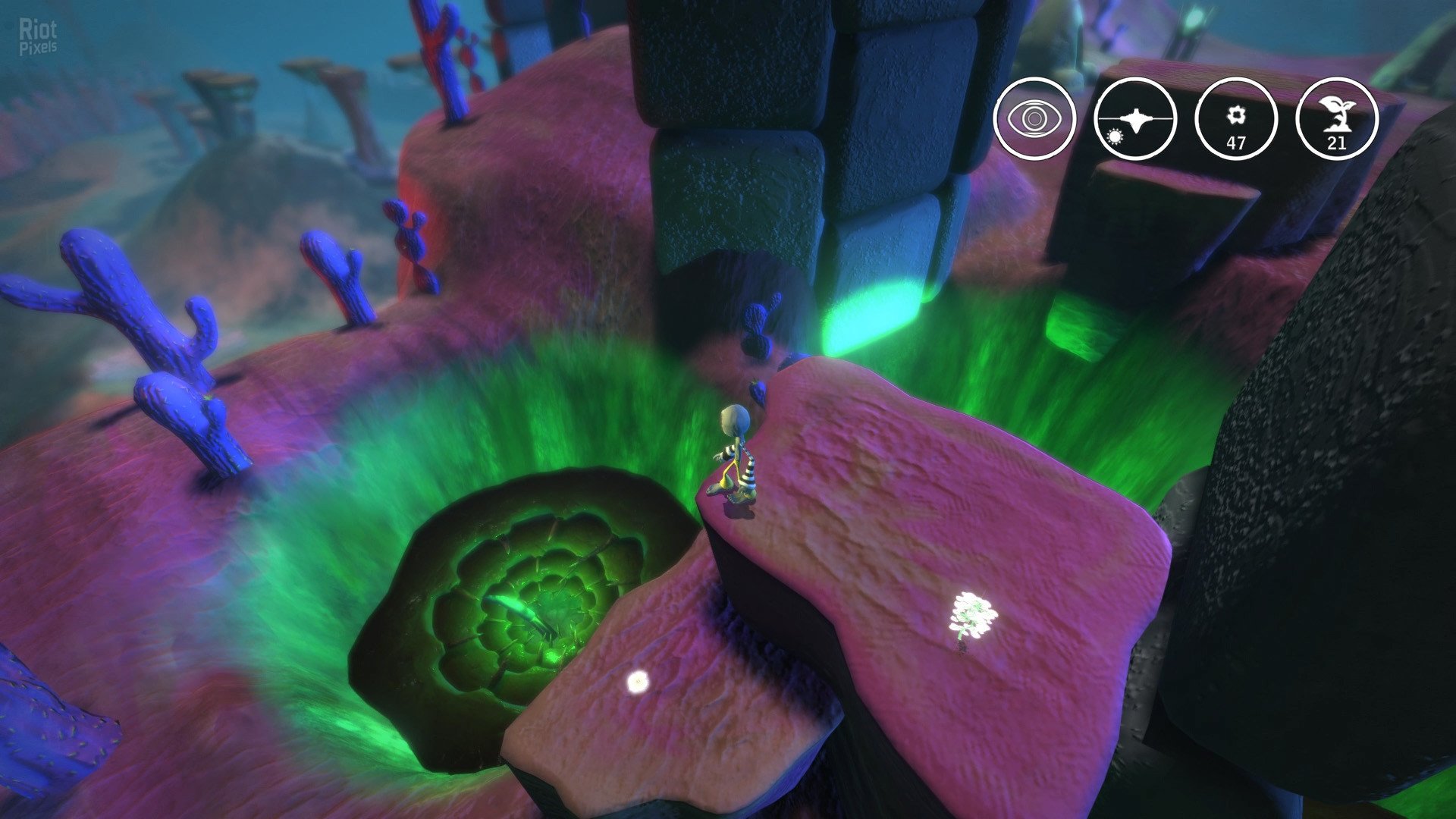This screenshot has height=819, width=1456.
Task: Activate the eye vision icon
Action: click(x=1034, y=118)
